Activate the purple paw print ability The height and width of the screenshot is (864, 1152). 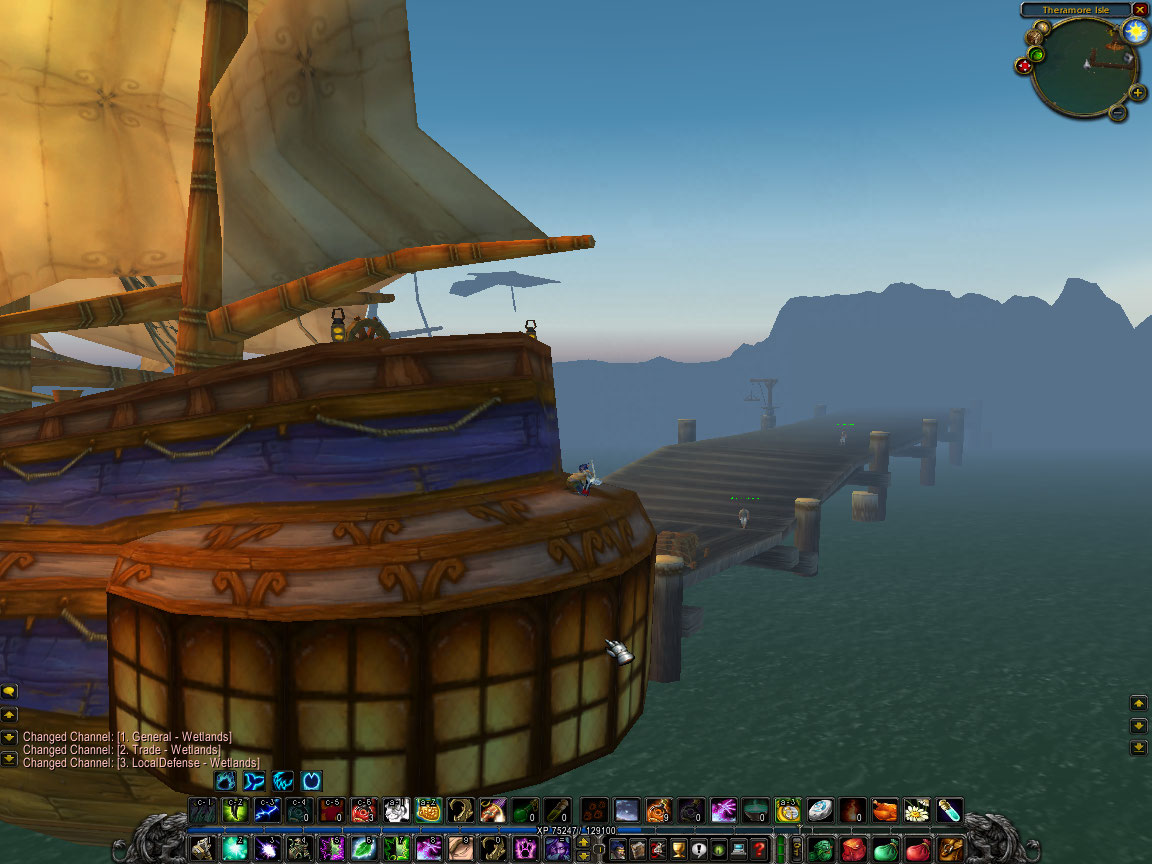coord(525,849)
